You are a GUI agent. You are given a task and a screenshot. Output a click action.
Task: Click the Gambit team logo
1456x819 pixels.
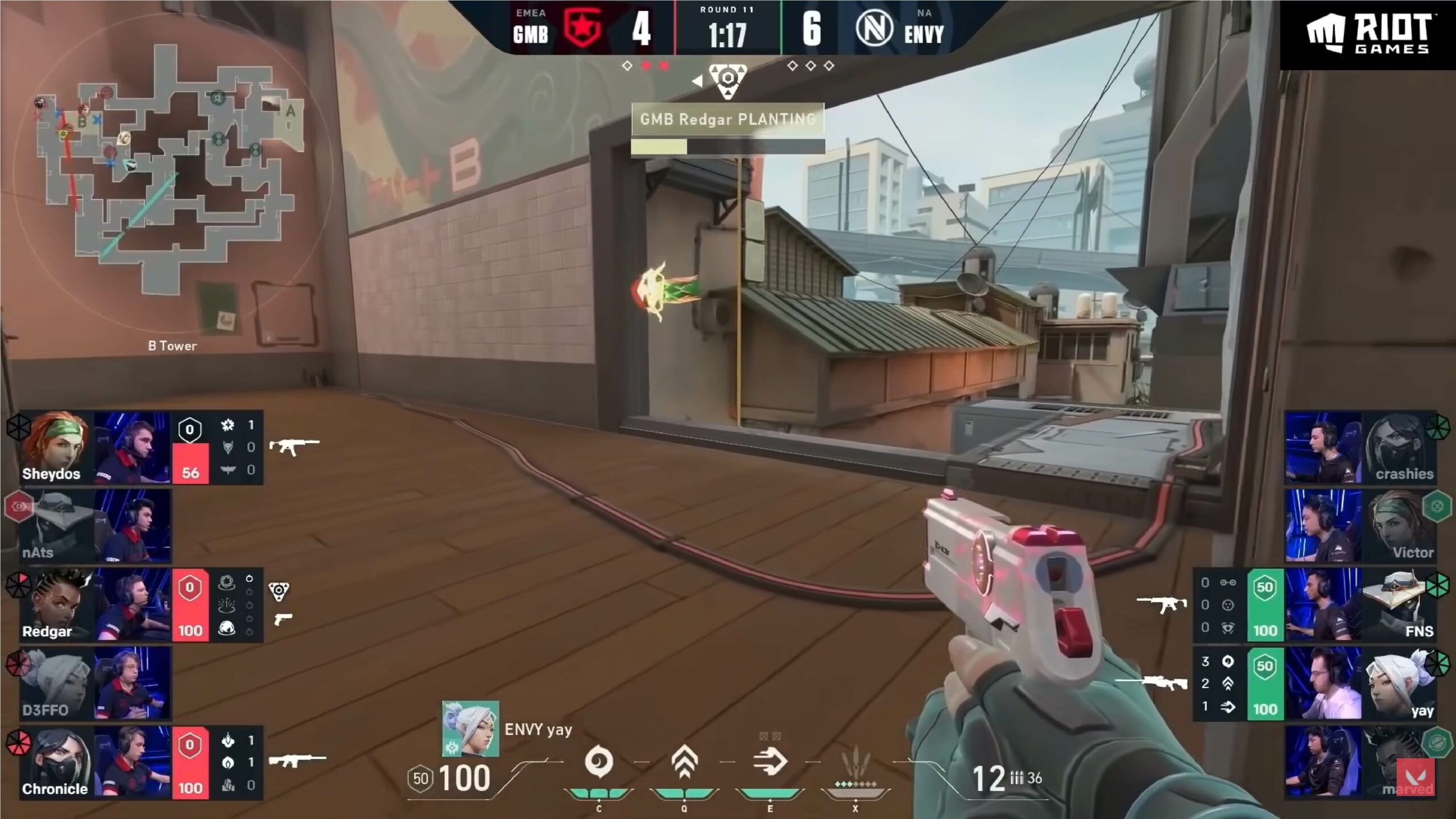582,28
